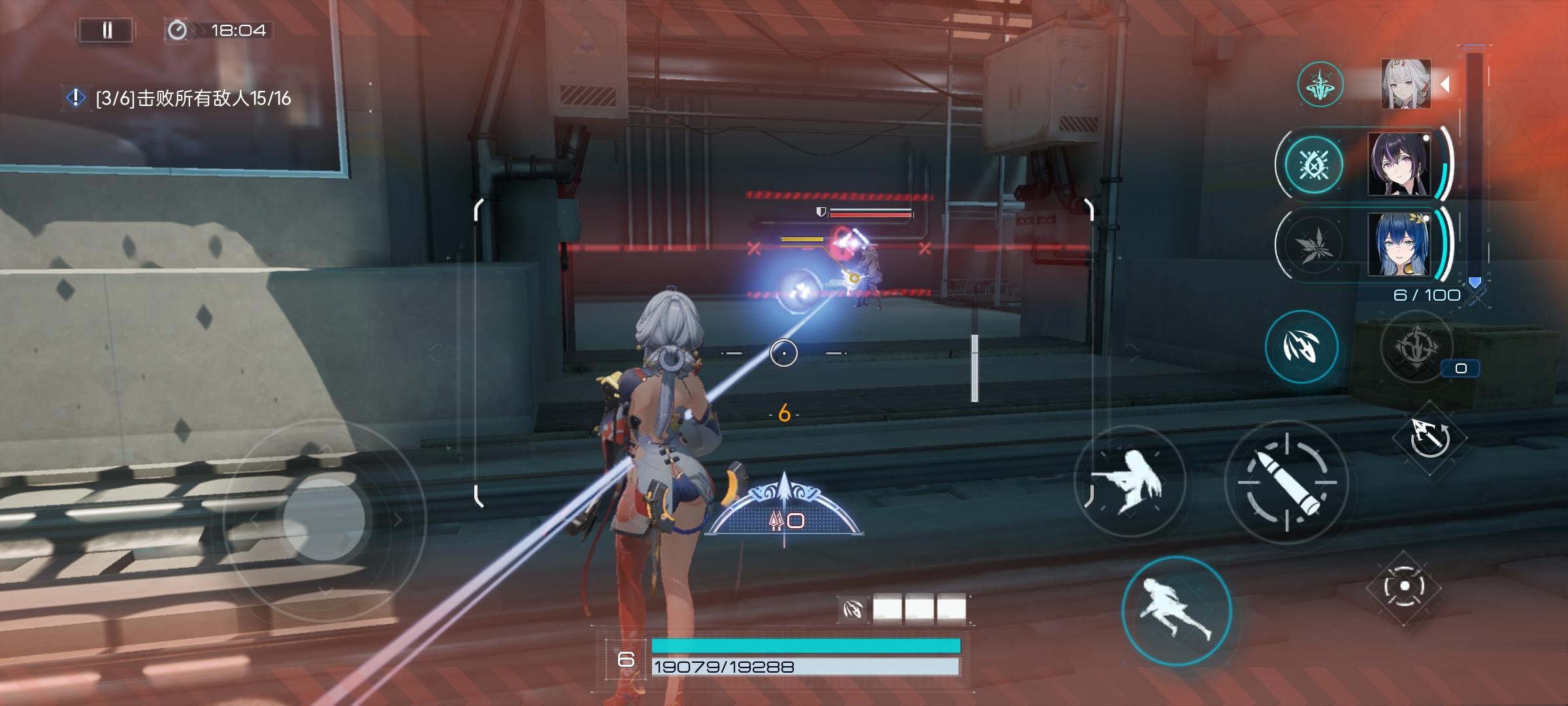
Task: Tap the virtual movement joystick
Action: [324, 520]
